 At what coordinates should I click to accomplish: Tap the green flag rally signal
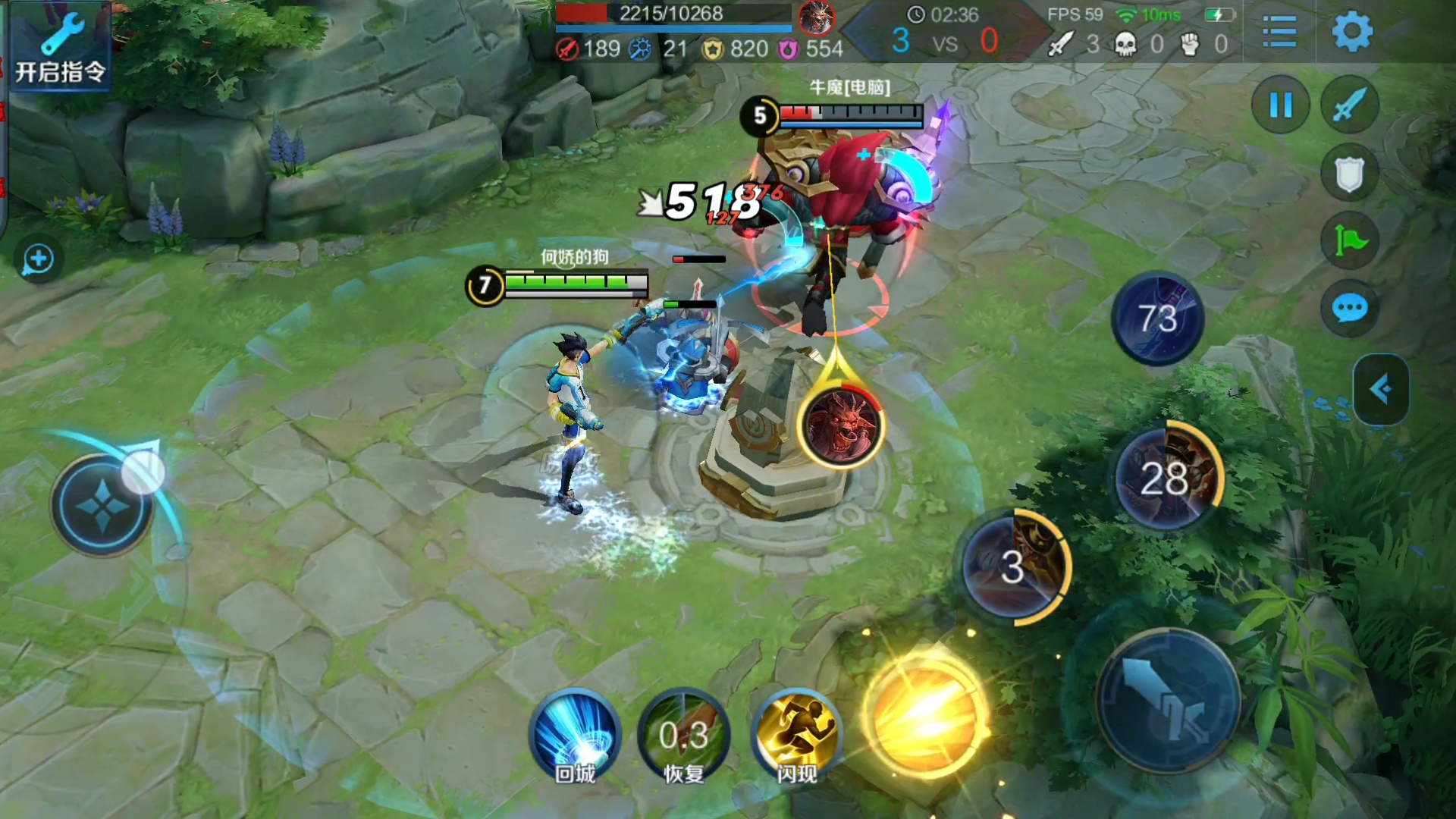click(x=1350, y=241)
